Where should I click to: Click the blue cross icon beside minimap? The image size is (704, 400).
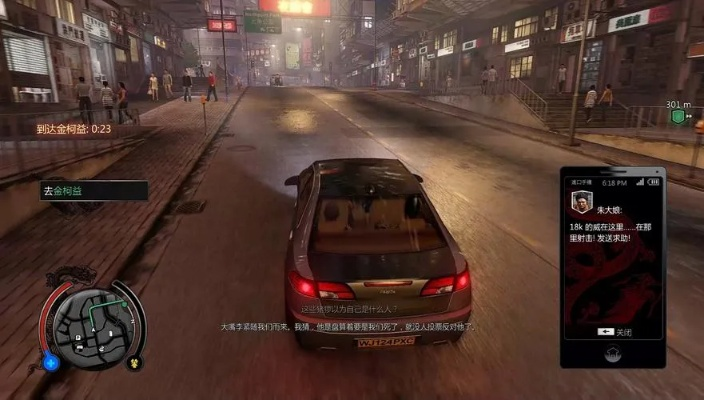[50, 361]
